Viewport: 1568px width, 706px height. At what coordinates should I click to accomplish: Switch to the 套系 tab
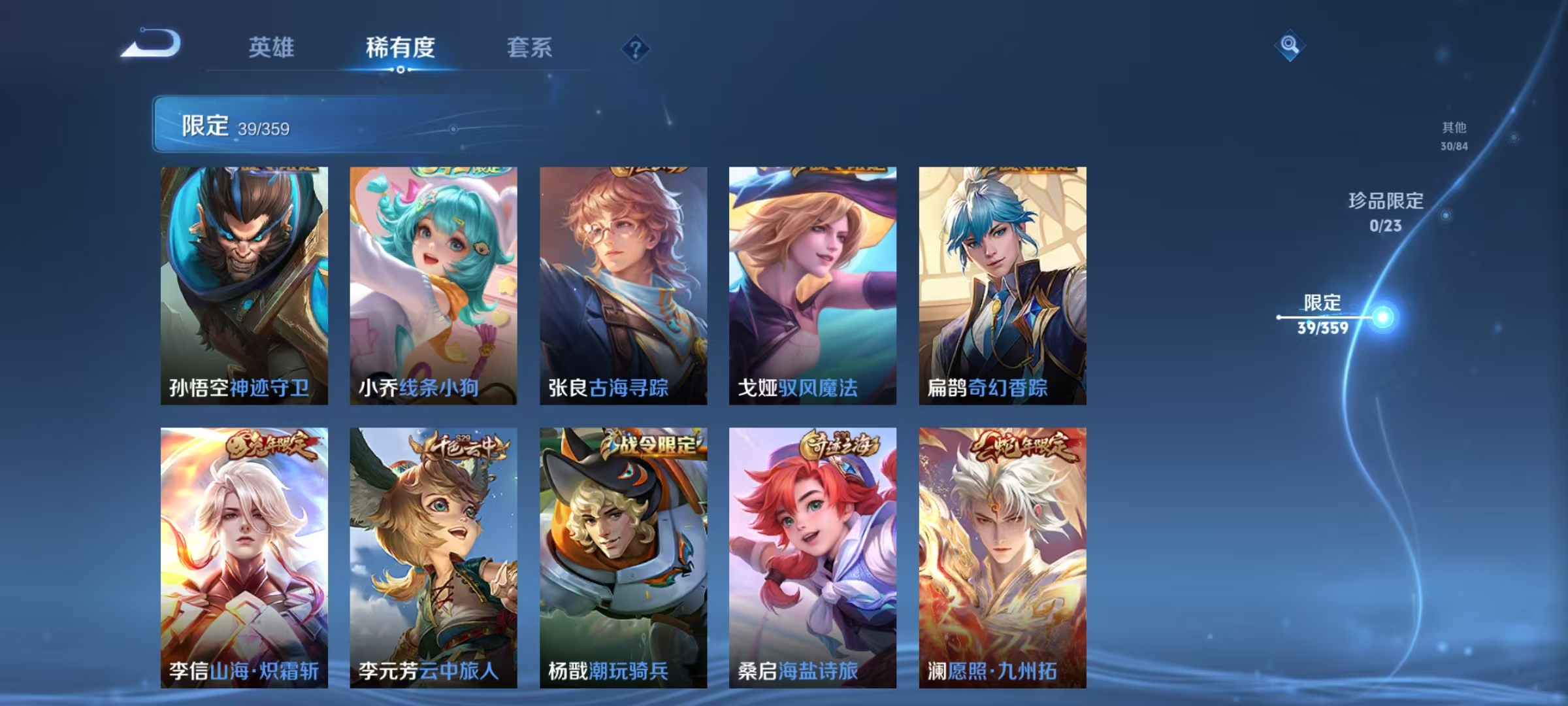pos(530,47)
